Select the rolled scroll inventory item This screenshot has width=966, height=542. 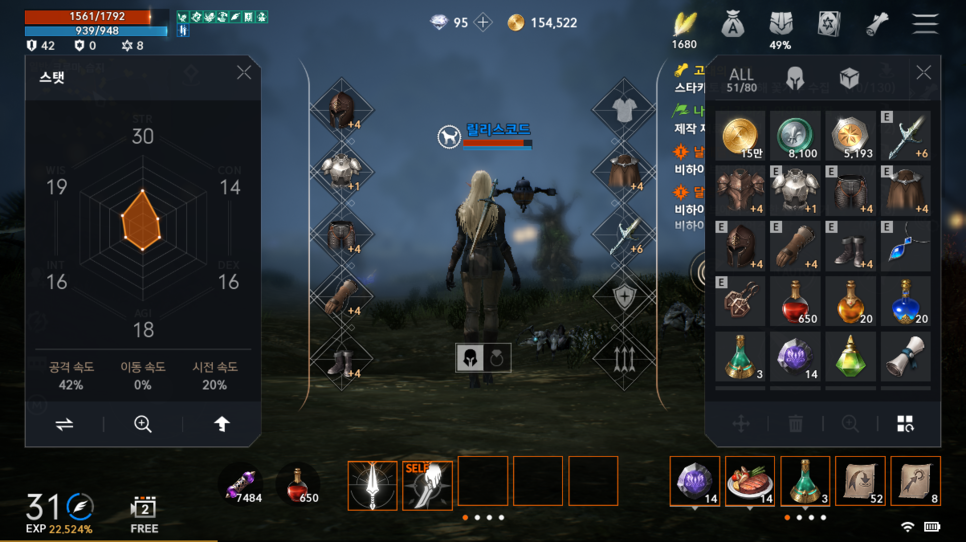[905, 356]
